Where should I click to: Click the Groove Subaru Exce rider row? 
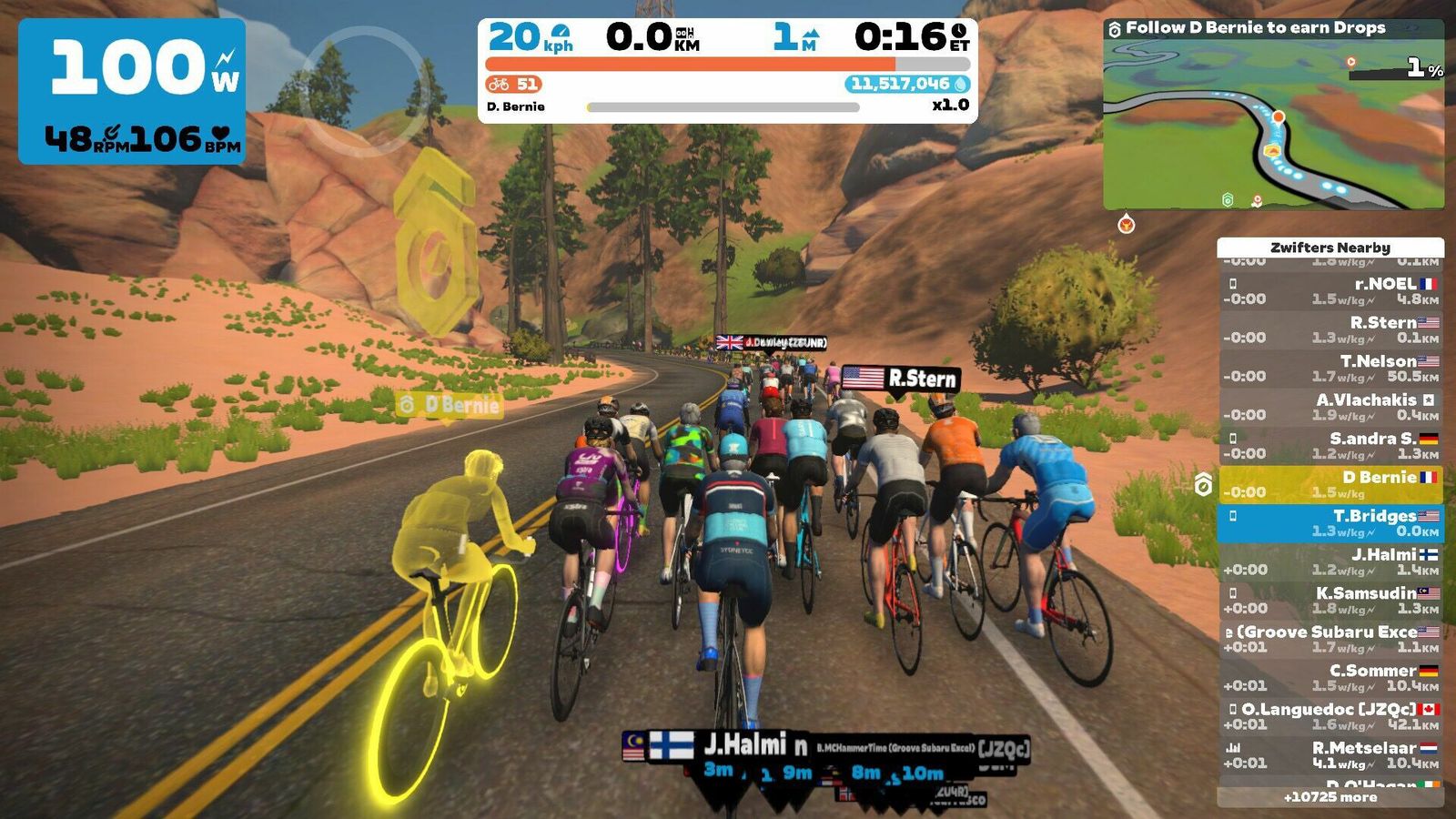point(1330,639)
